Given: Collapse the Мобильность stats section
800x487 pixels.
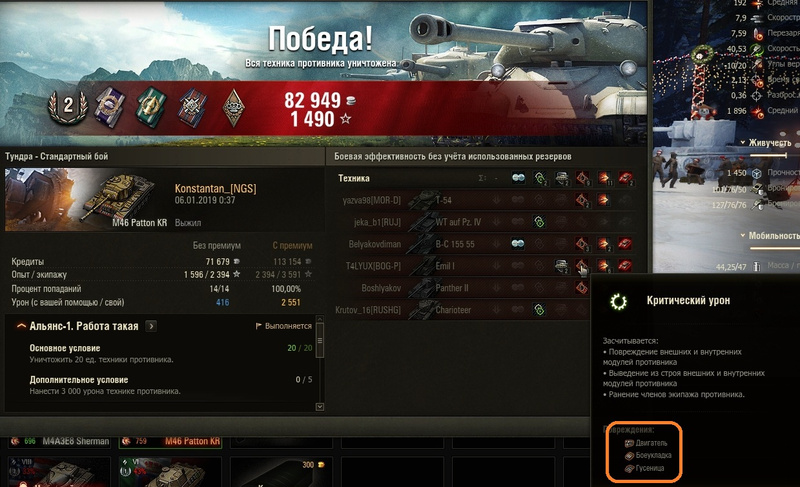Looking at the screenshot, I should tap(772, 237).
